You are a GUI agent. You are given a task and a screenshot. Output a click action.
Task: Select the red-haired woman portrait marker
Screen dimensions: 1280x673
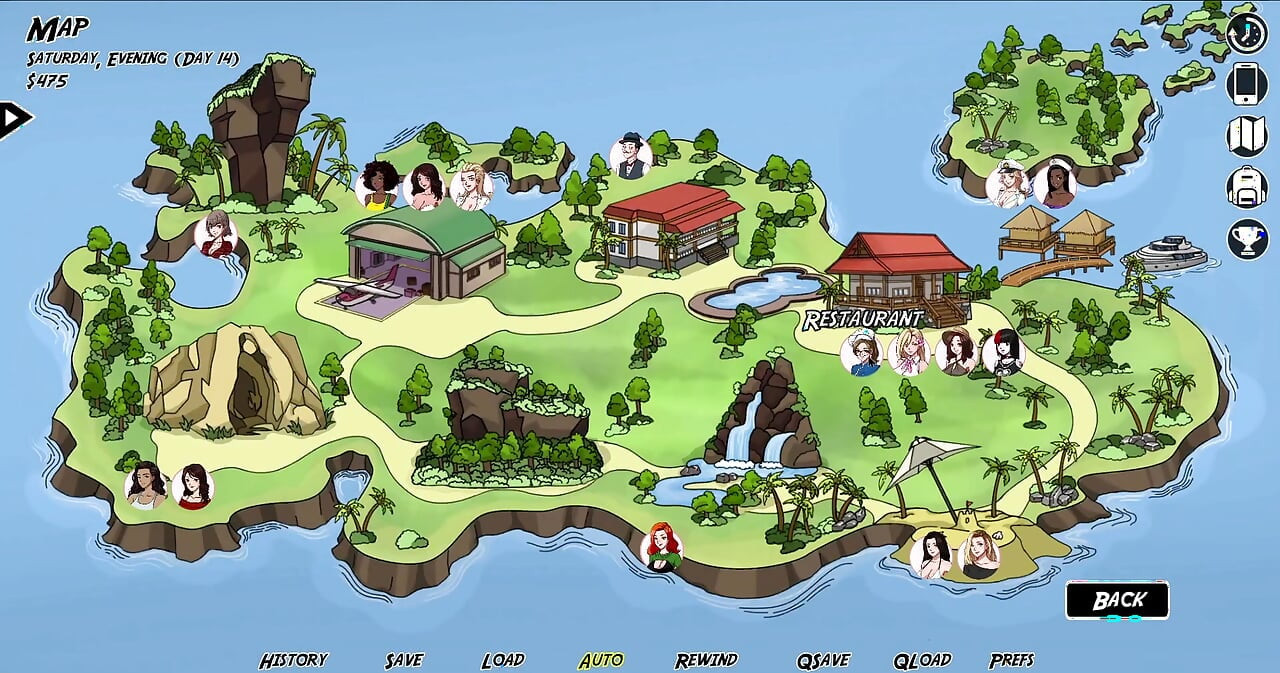point(661,546)
